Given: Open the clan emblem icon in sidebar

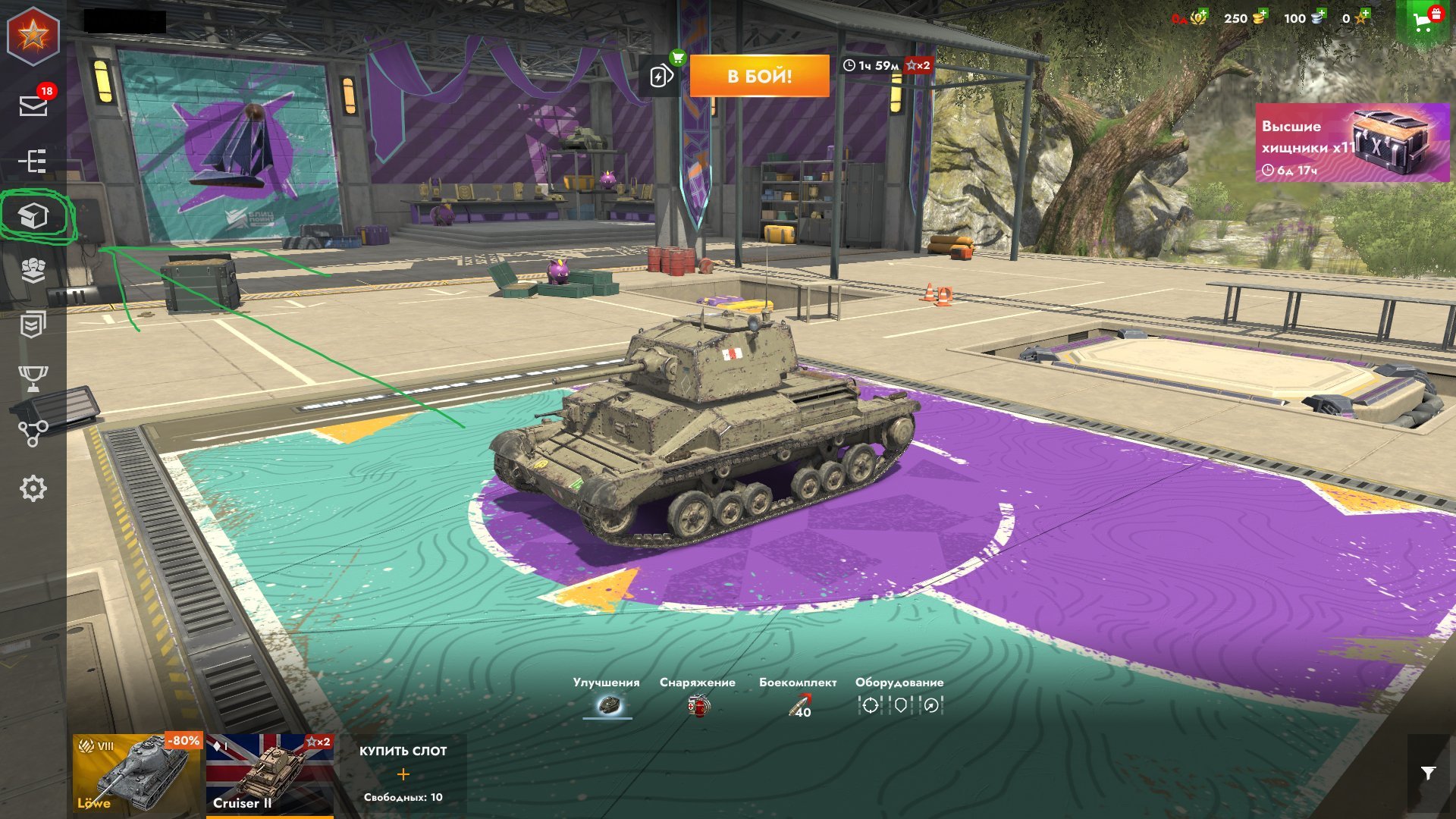Looking at the screenshot, I should click(33, 270).
